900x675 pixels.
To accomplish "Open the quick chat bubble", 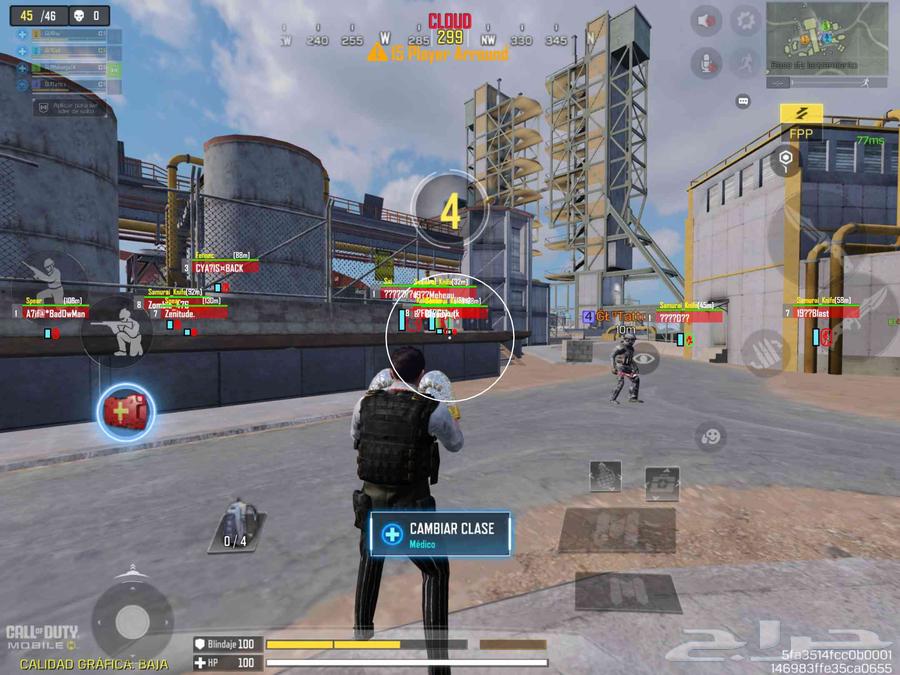I will pyautogui.click(x=743, y=101).
